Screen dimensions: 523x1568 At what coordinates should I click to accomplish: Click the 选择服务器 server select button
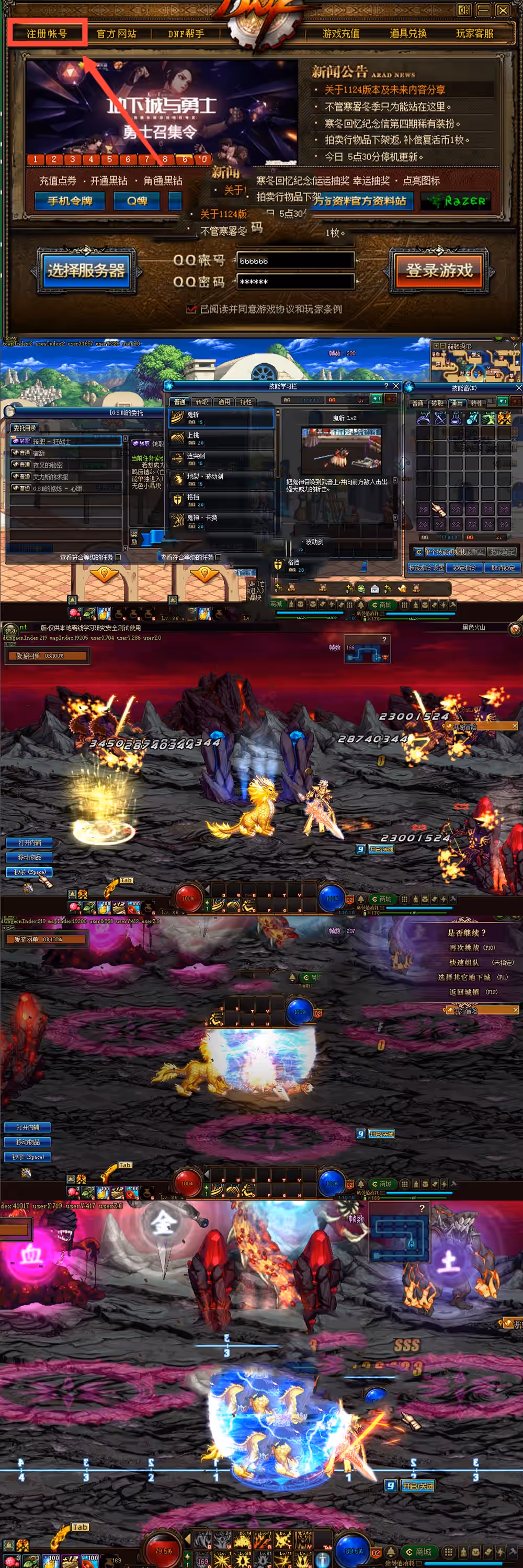[86, 270]
